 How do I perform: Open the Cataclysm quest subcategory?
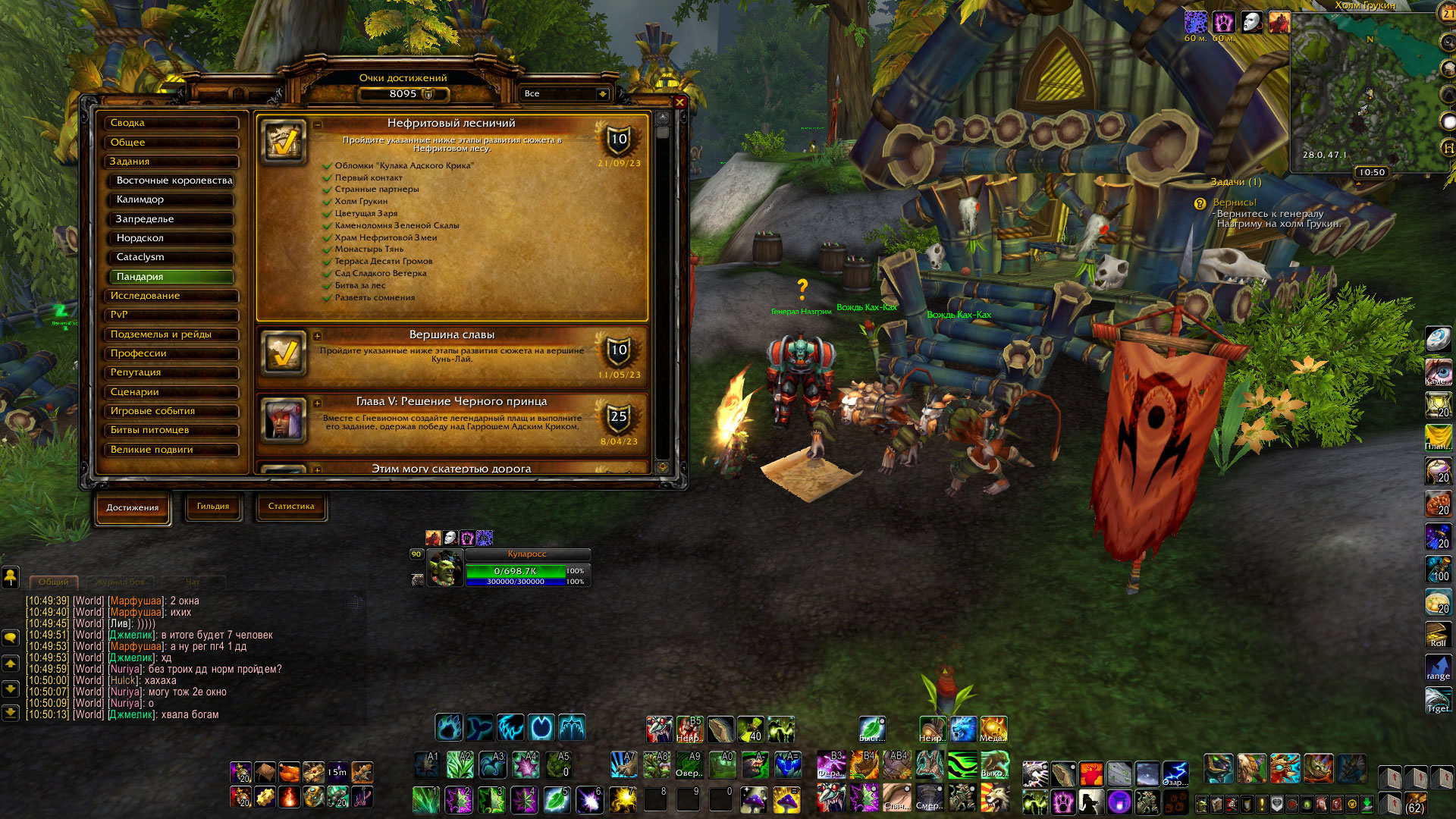tap(173, 257)
